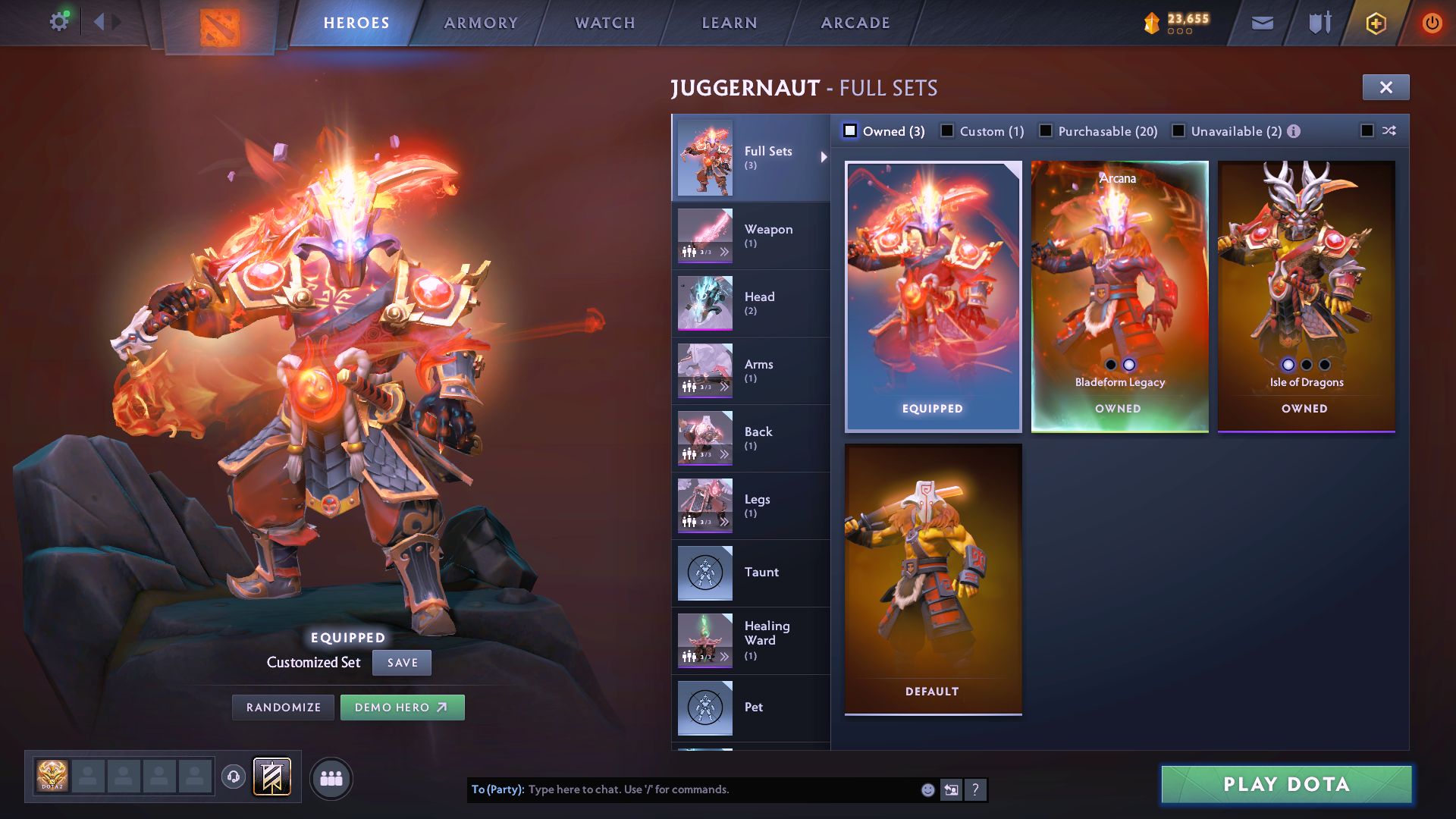The image size is (1456, 819).
Task: Open the Weapon item category
Action: click(751, 236)
